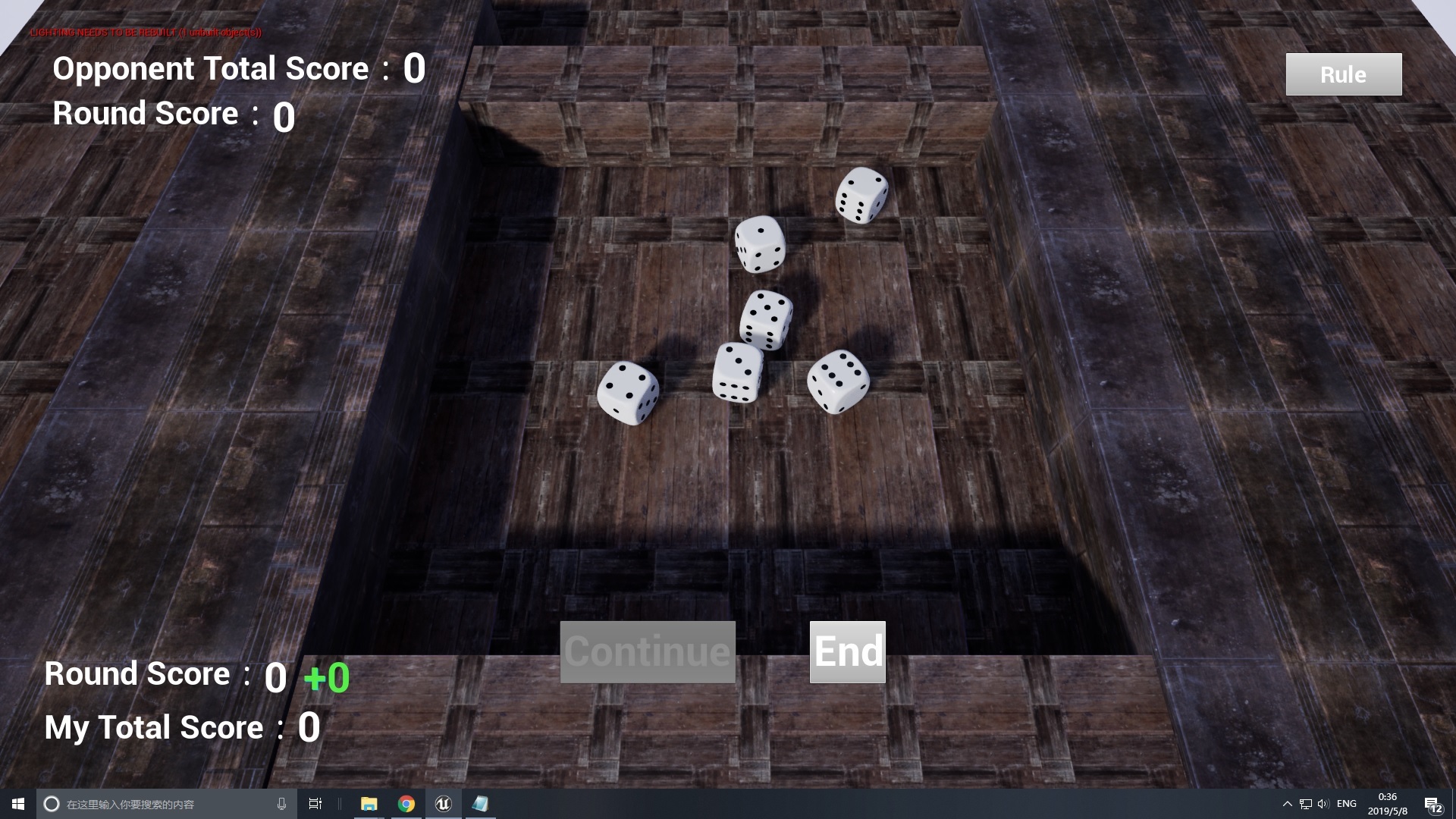Expand hidden icons with the tray chevron
Viewport: 1456px width, 819px height.
pos(1288,804)
